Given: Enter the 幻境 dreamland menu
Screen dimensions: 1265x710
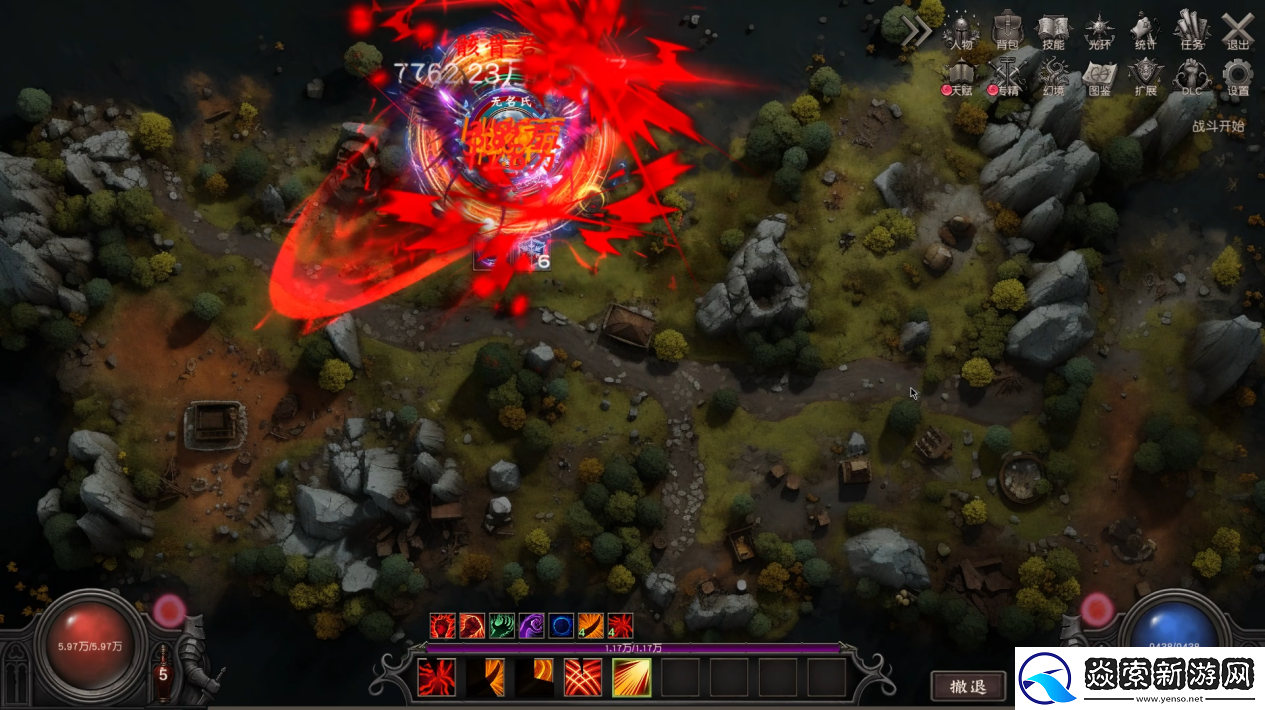Looking at the screenshot, I should coord(1053,76).
